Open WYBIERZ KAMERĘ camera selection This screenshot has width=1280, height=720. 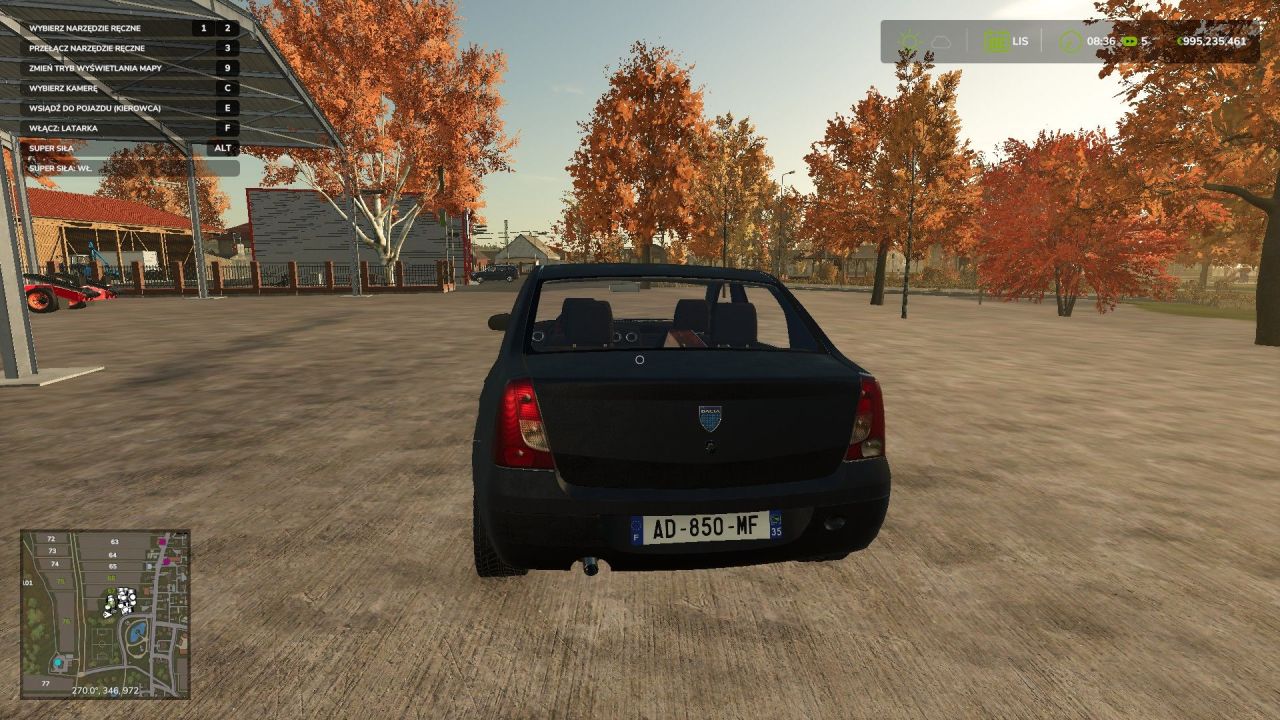[x=63, y=87]
